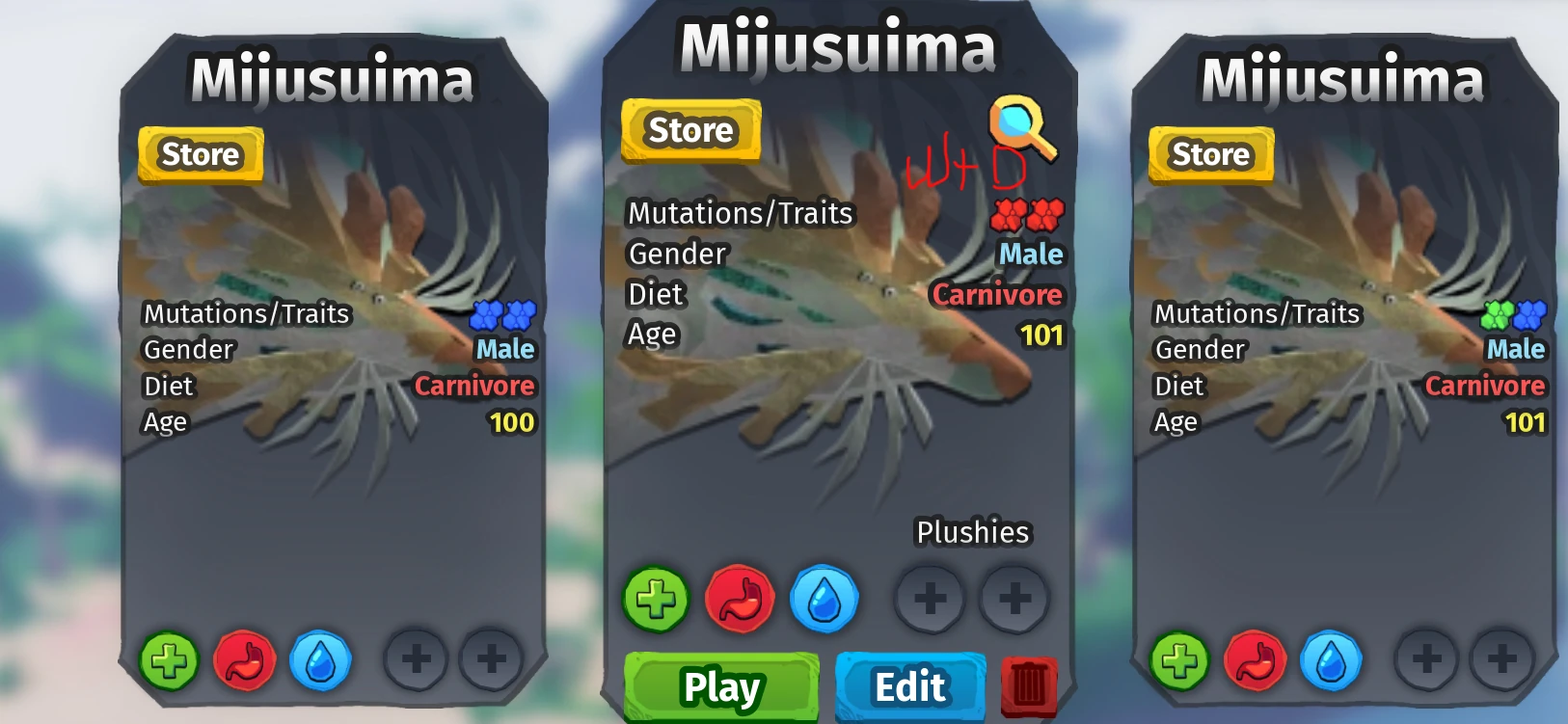Click the green plus icon on left card
The height and width of the screenshot is (724, 1568).
(x=170, y=660)
